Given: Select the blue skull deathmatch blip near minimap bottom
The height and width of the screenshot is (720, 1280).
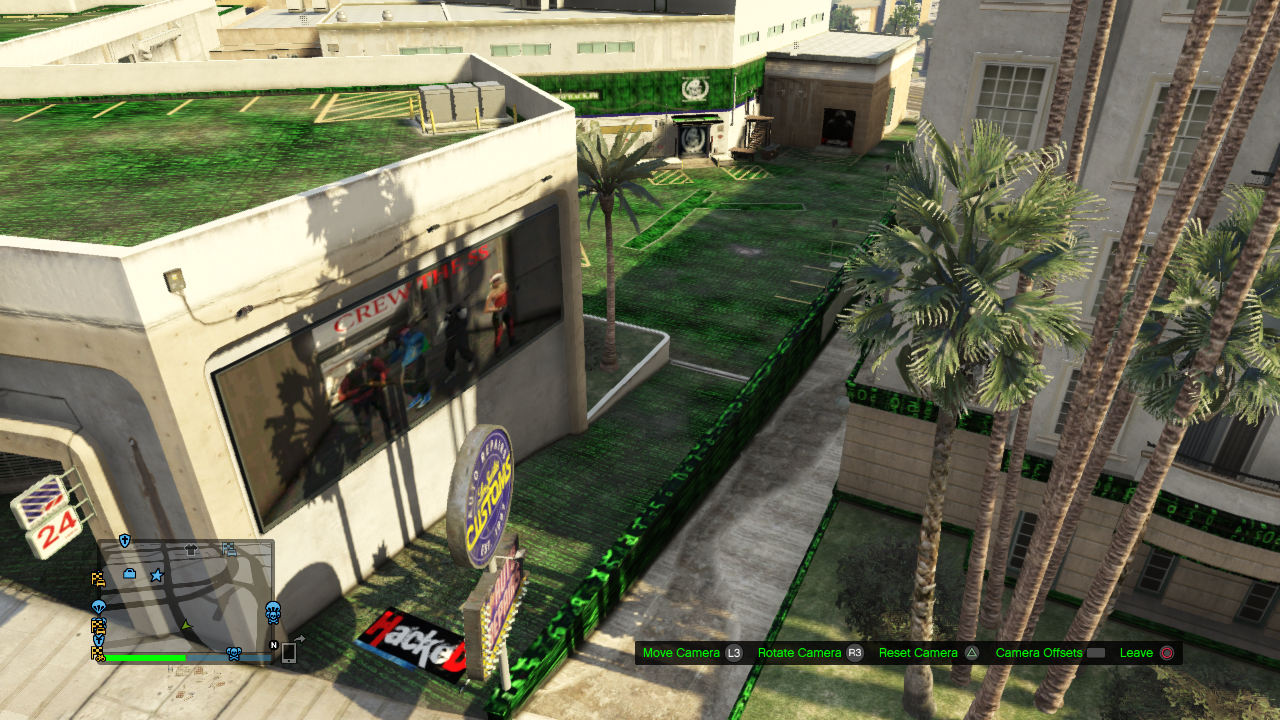Looking at the screenshot, I should [233, 655].
